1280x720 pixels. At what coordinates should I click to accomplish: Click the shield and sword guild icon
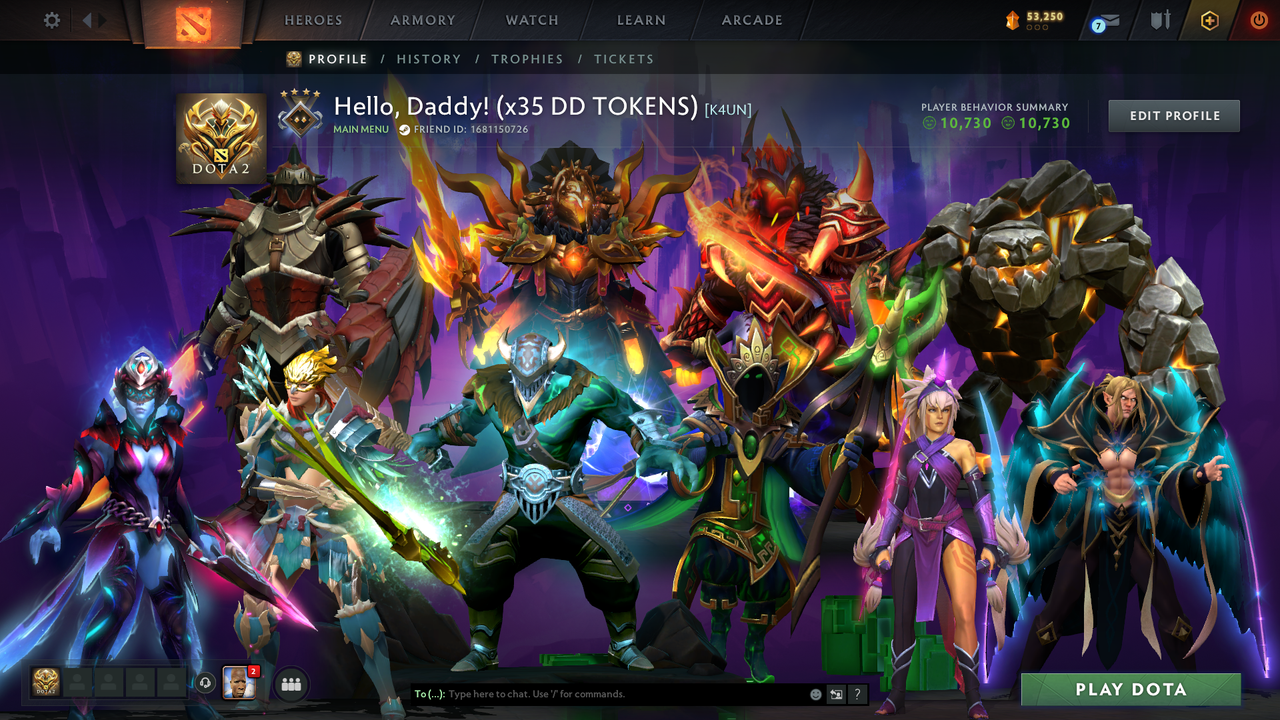pyautogui.click(x=1160, y=20)
